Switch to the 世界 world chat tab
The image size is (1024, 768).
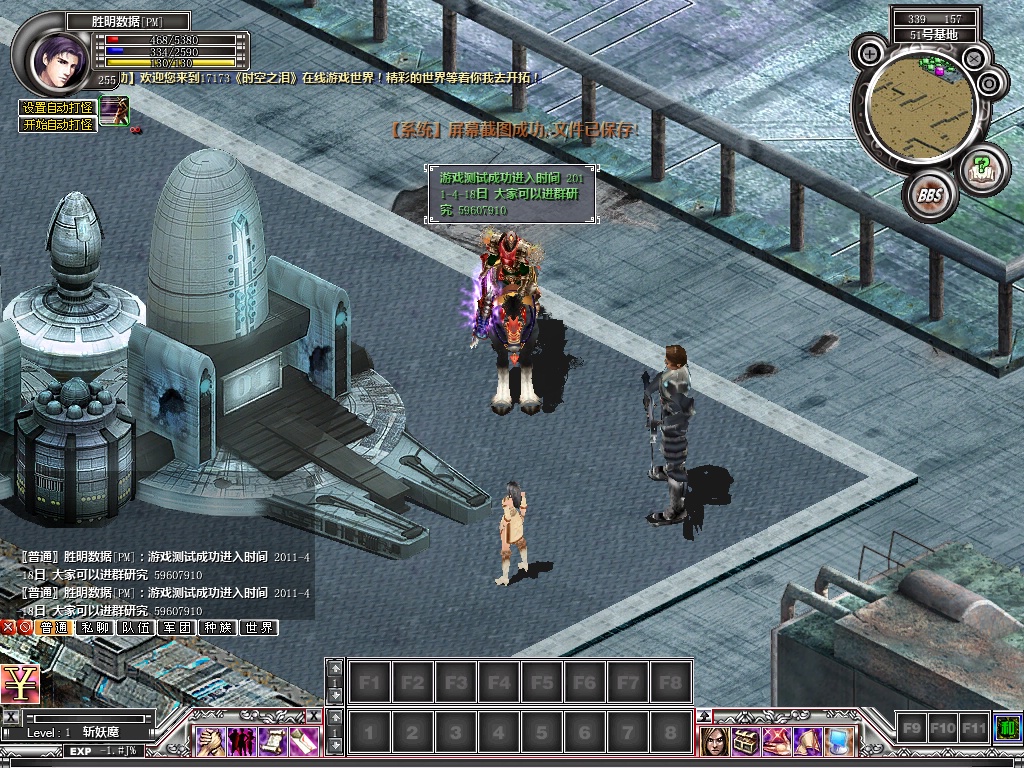[258, 628]
